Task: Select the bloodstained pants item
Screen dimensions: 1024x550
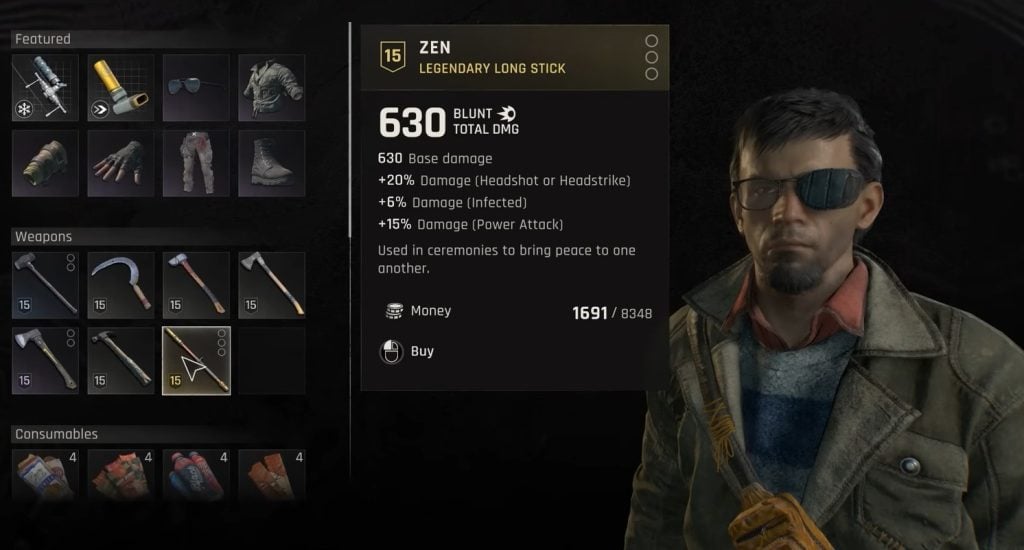Action: click(x=196, y=163)
